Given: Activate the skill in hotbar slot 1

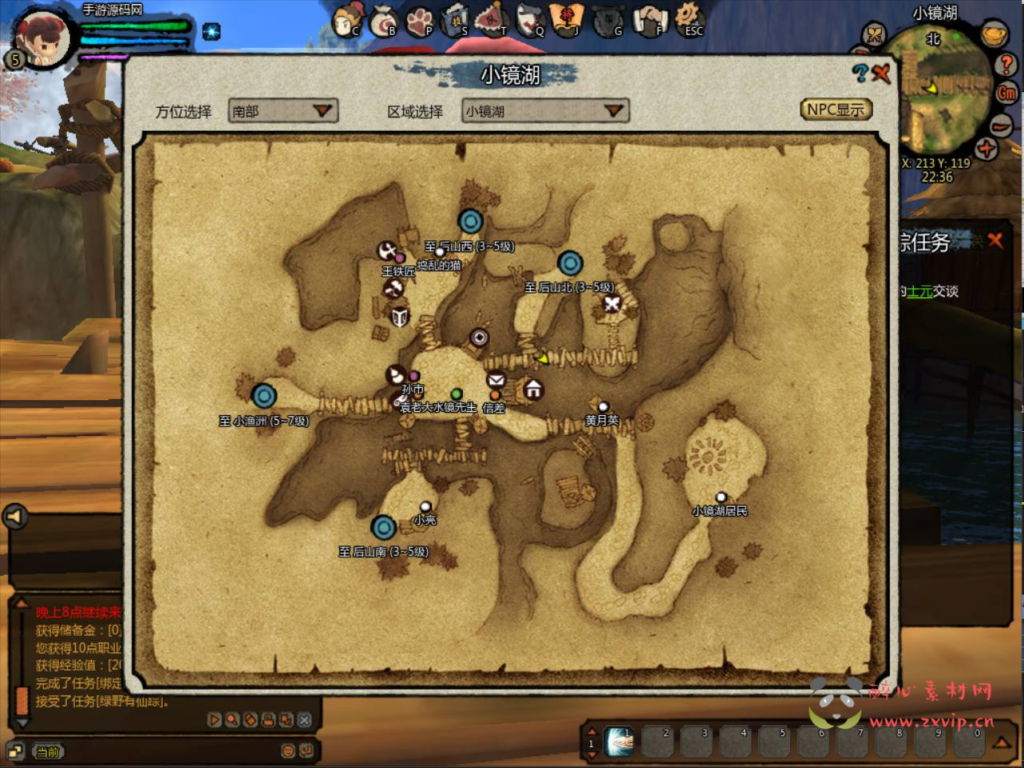Looking at the screenshot, I should [620, 741].
